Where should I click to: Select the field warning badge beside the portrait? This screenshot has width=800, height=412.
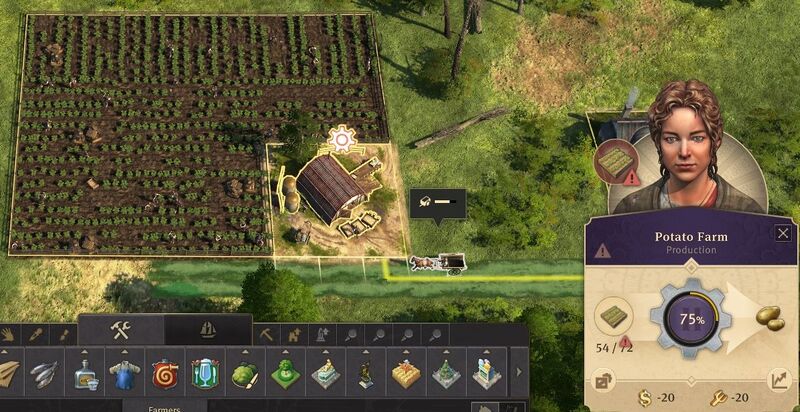[x=615, y=160]
